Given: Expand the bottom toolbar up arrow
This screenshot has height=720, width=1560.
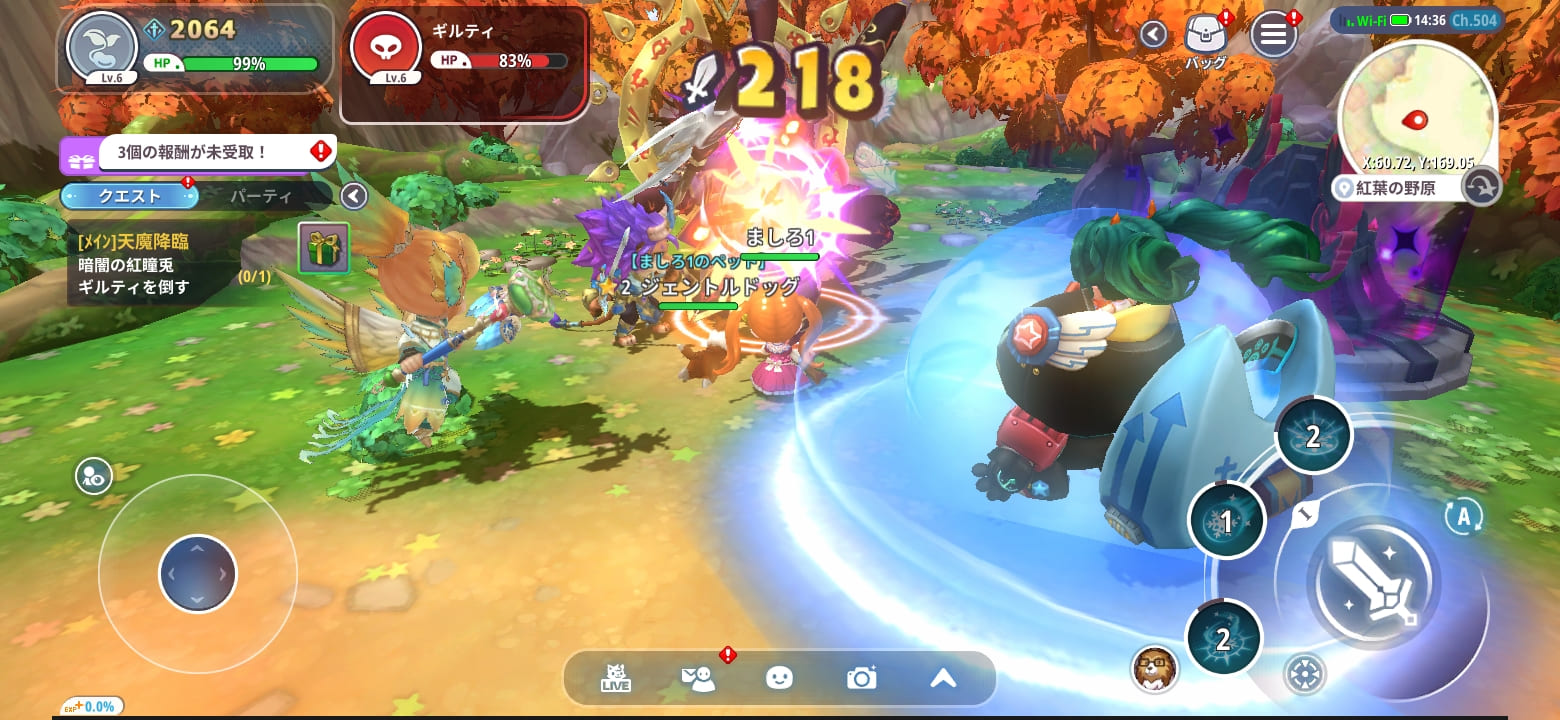Looking at the screenshot, I should (x=943, y=678).
